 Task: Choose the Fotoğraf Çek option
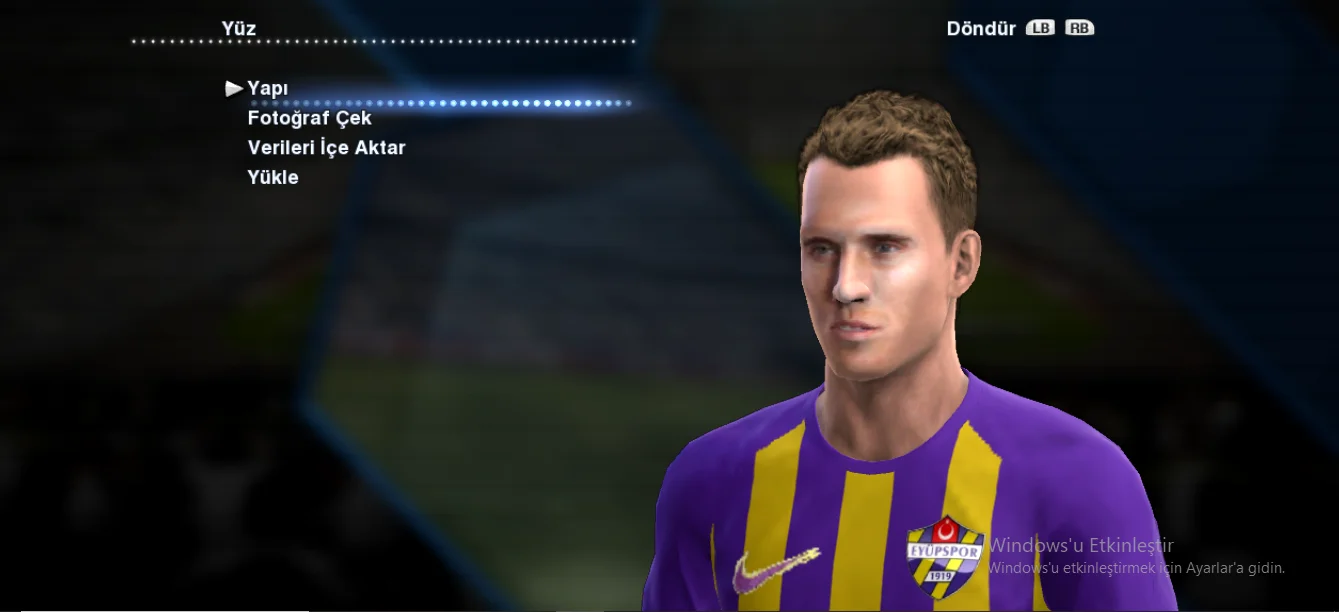click(x=309, y=118)
